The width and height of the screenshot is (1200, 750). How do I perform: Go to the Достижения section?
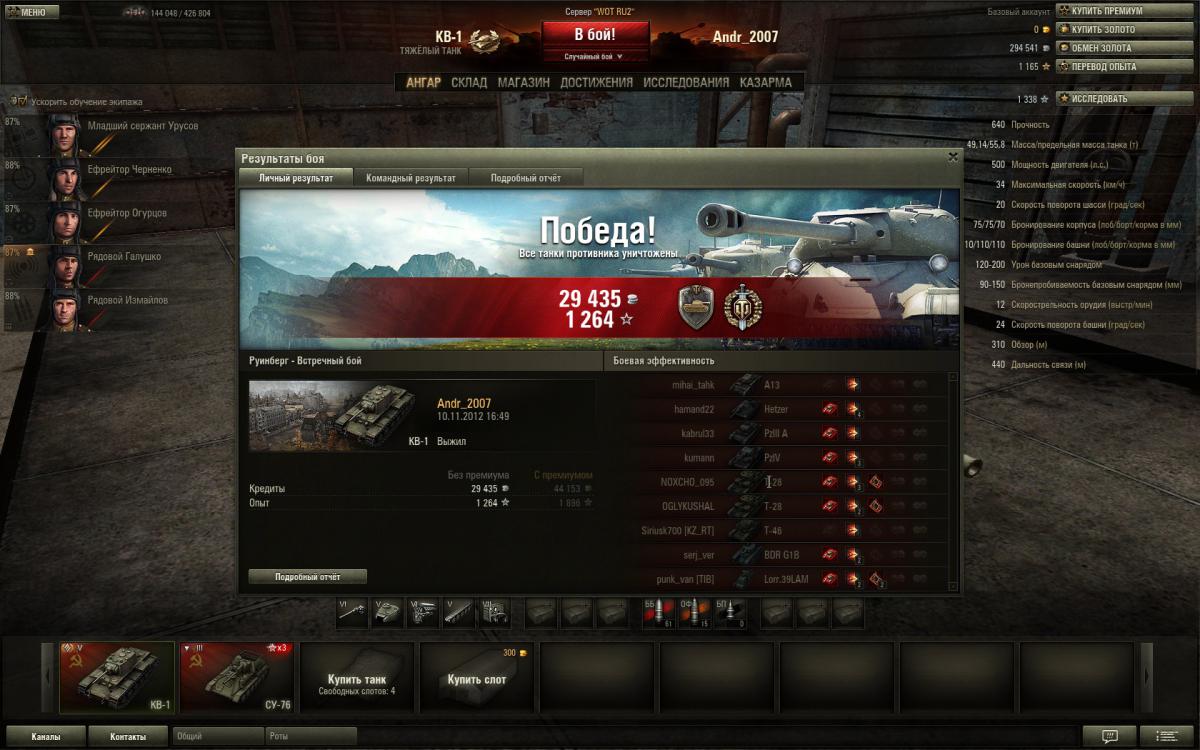[x=596, y=82]
